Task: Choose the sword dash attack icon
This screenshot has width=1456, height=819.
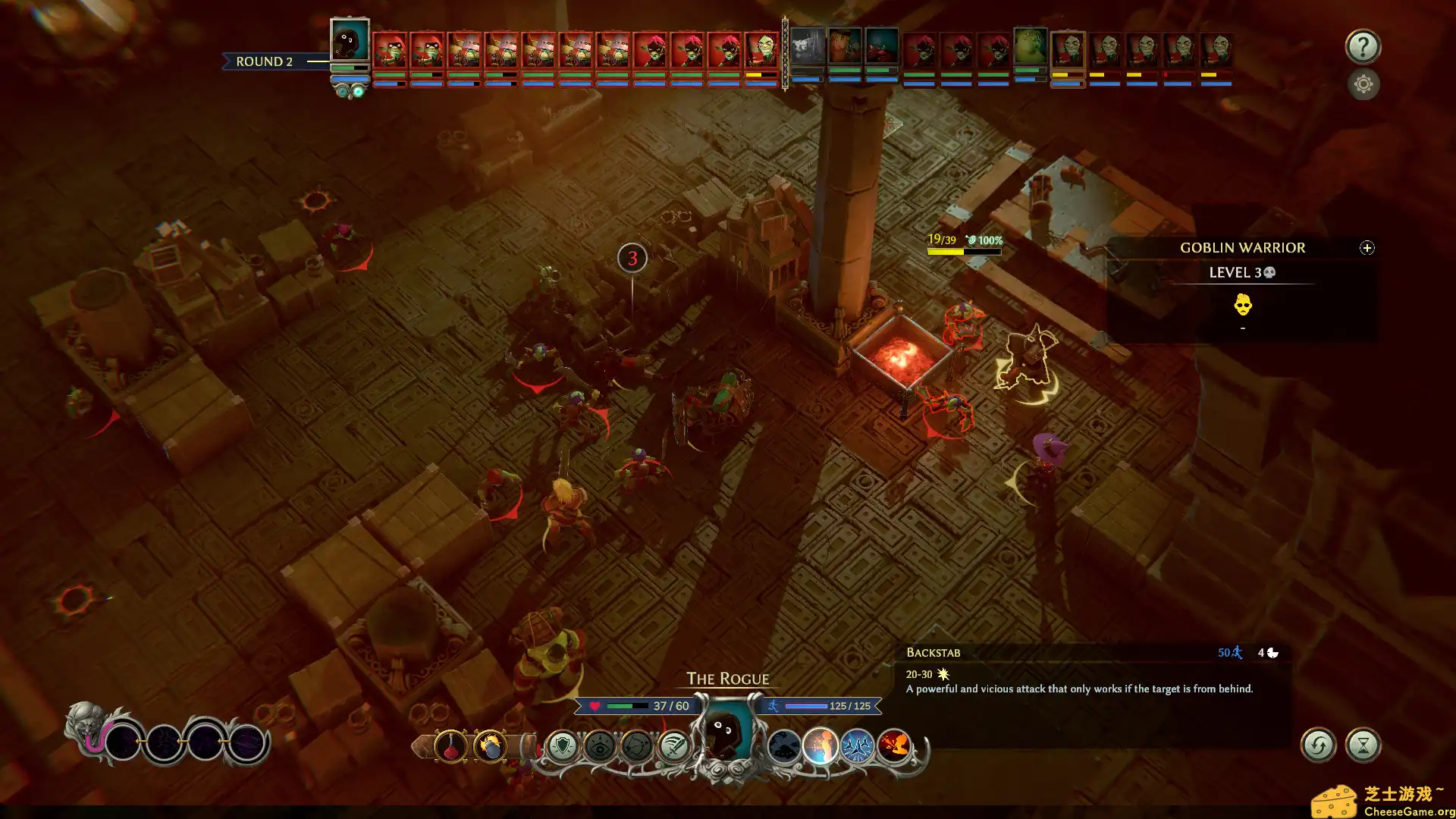Action: coord(673,746)
